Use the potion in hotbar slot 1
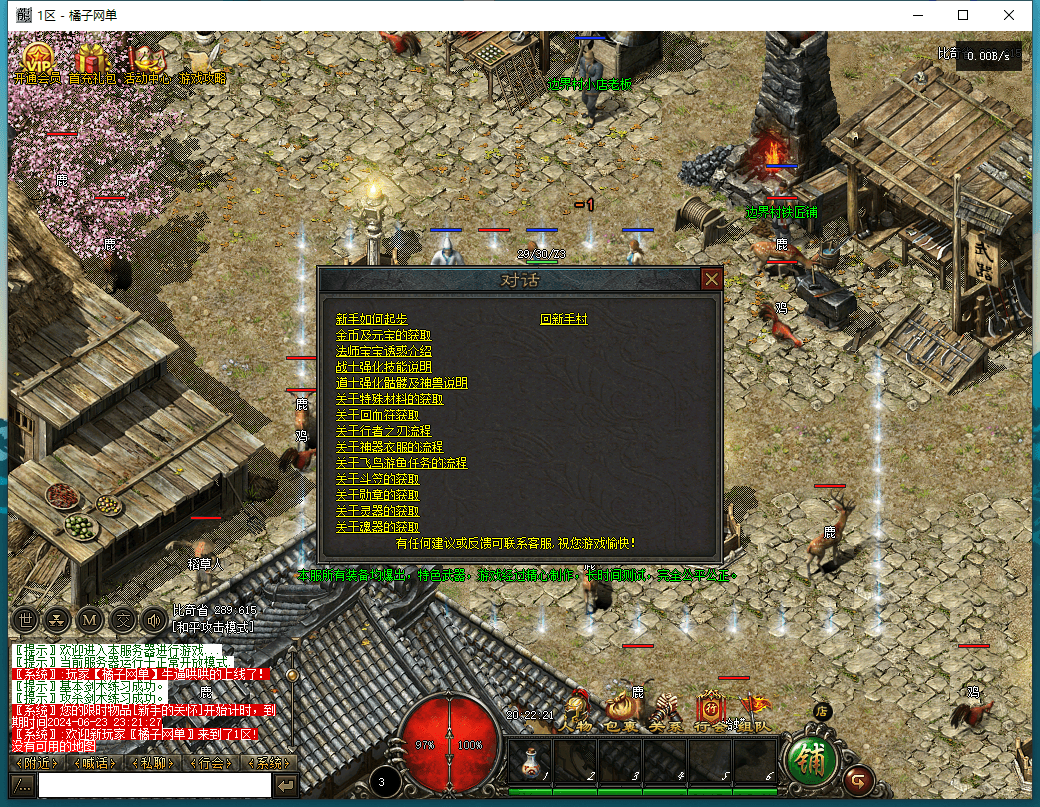Image resolution: width=1040 pixels, height=807 pixels. click(530, 762)
